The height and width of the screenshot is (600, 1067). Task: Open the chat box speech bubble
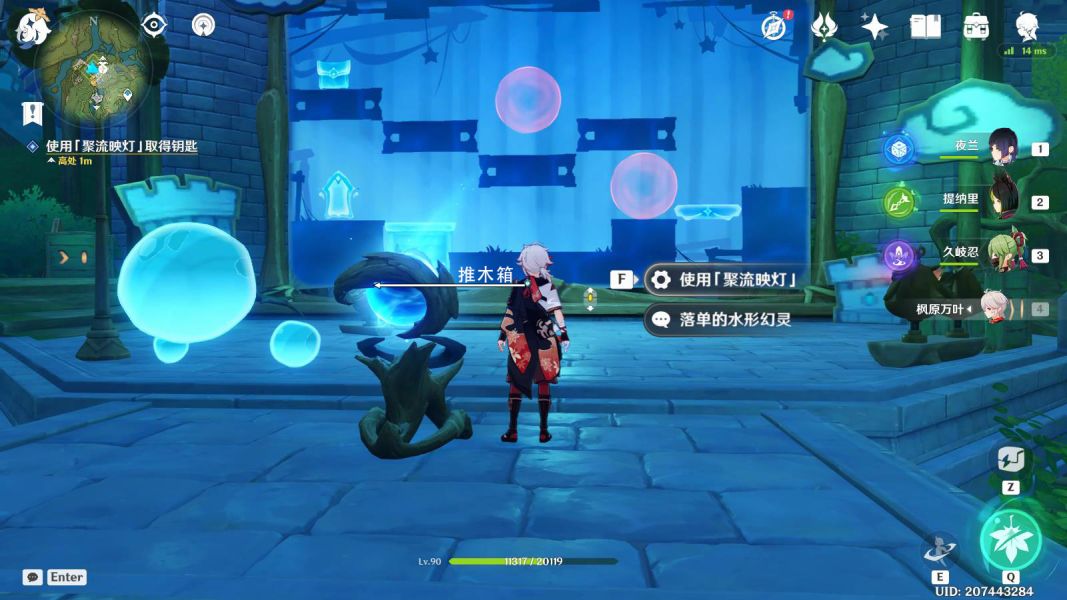pos(33,577)
